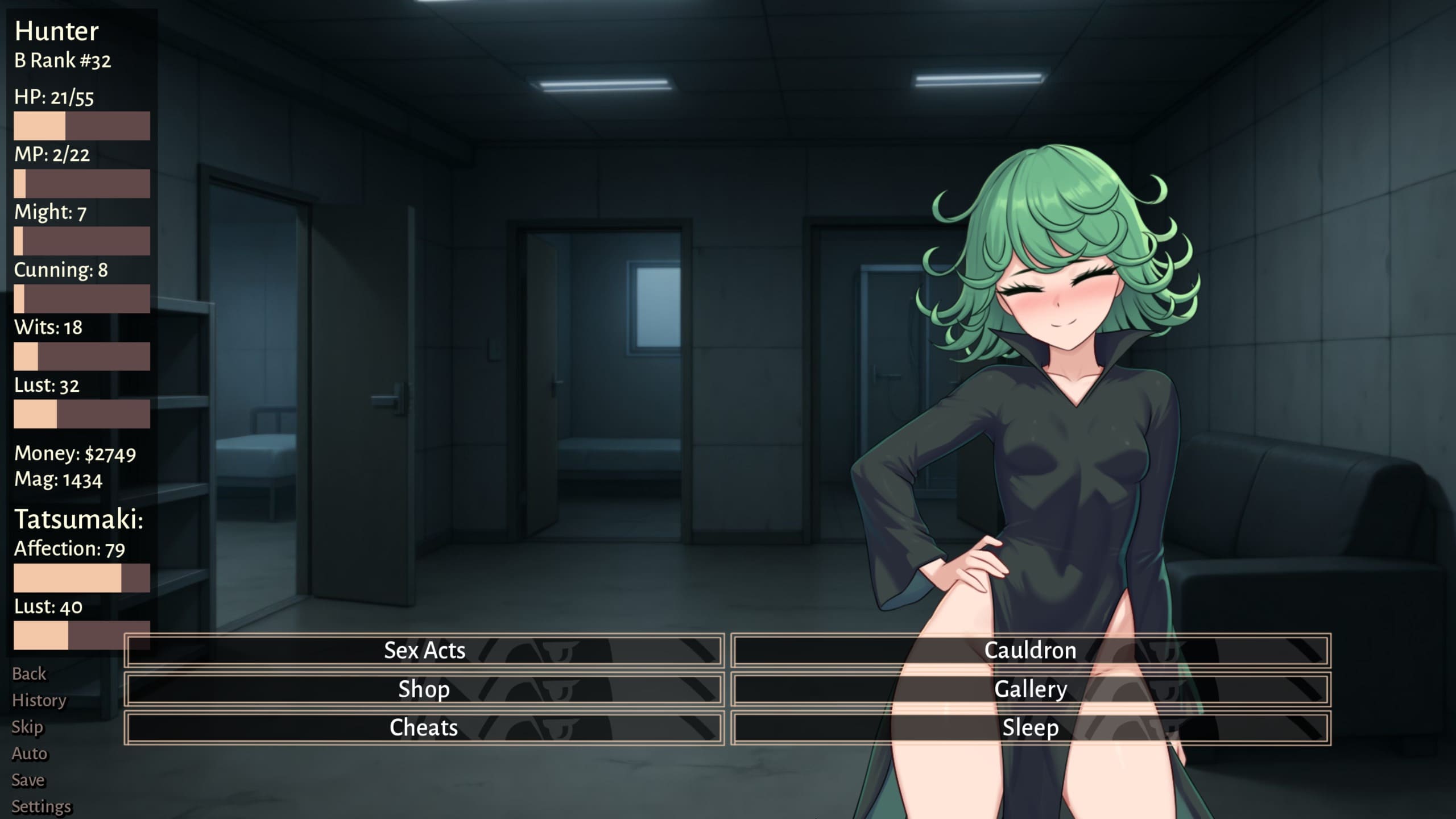Enable Auto-advance mode
1456x819 pixels.
pos(30,754)
